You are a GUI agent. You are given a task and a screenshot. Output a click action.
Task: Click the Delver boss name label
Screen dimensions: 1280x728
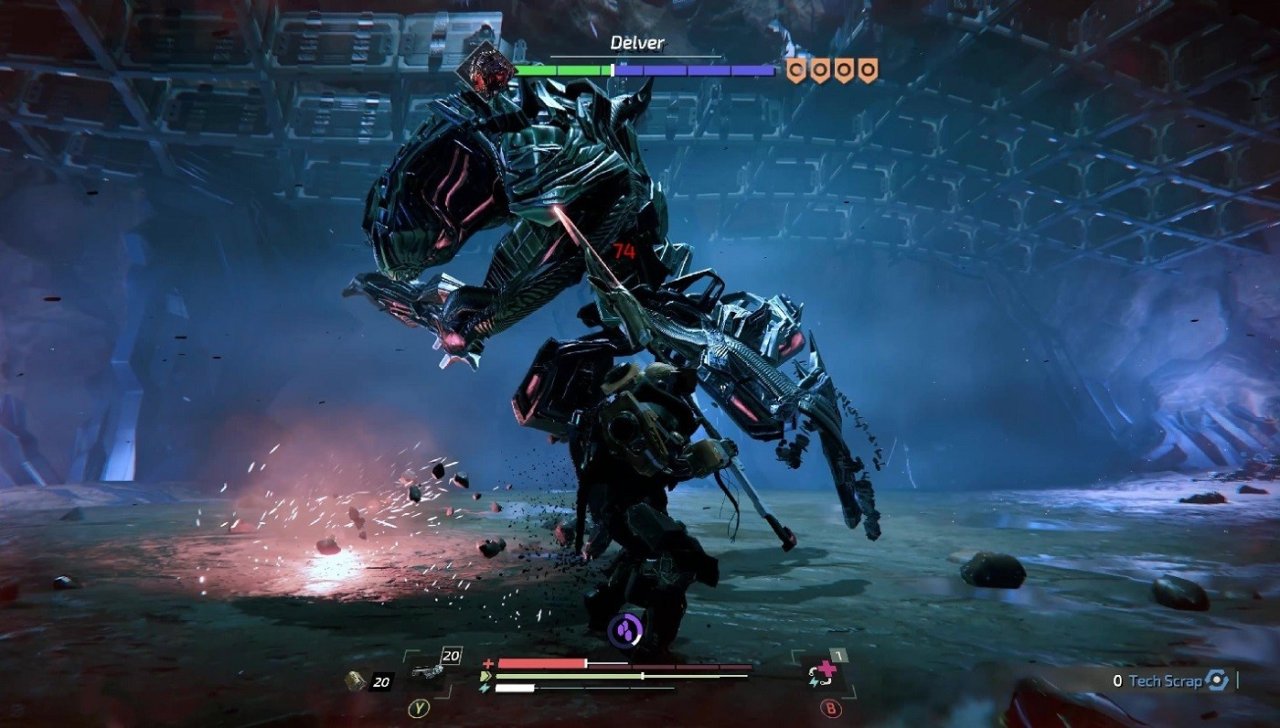[x=638, y=44]
